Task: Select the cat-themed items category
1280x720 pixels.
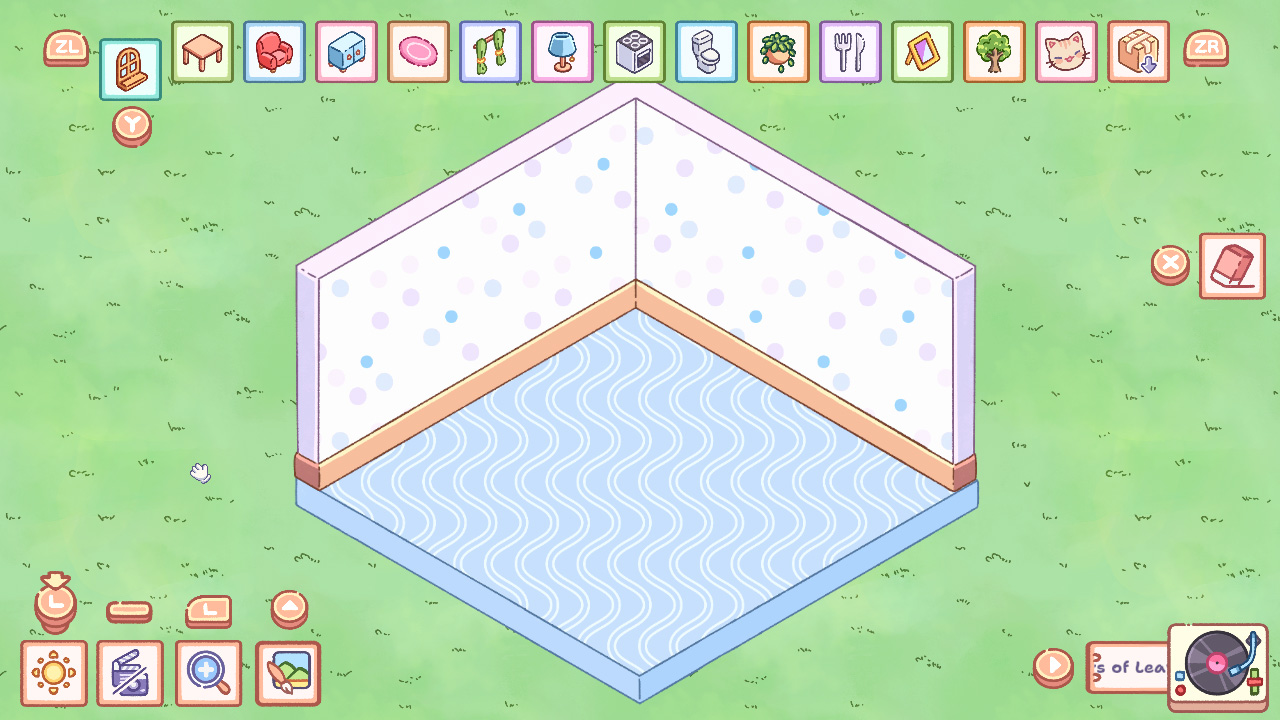Action: (x=1066, y=52)
